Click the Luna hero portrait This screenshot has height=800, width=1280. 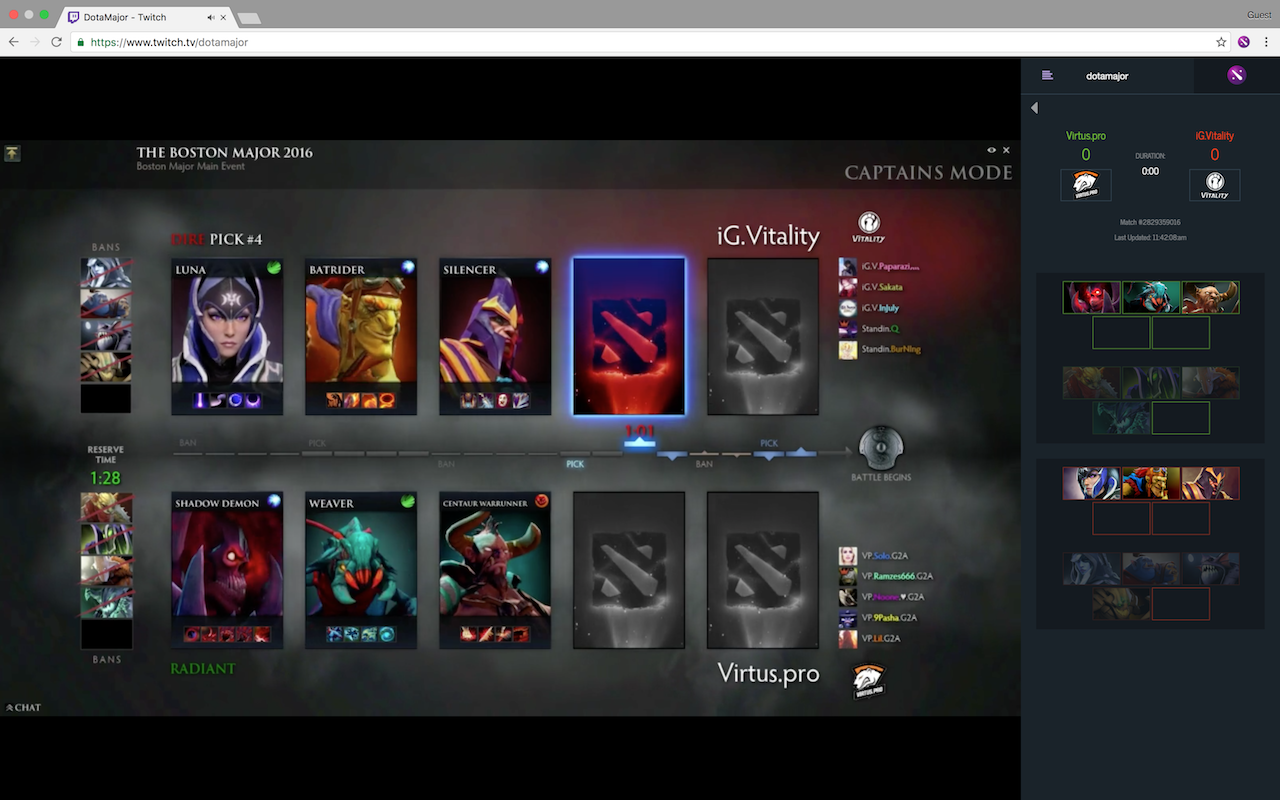tap(227, 330)
